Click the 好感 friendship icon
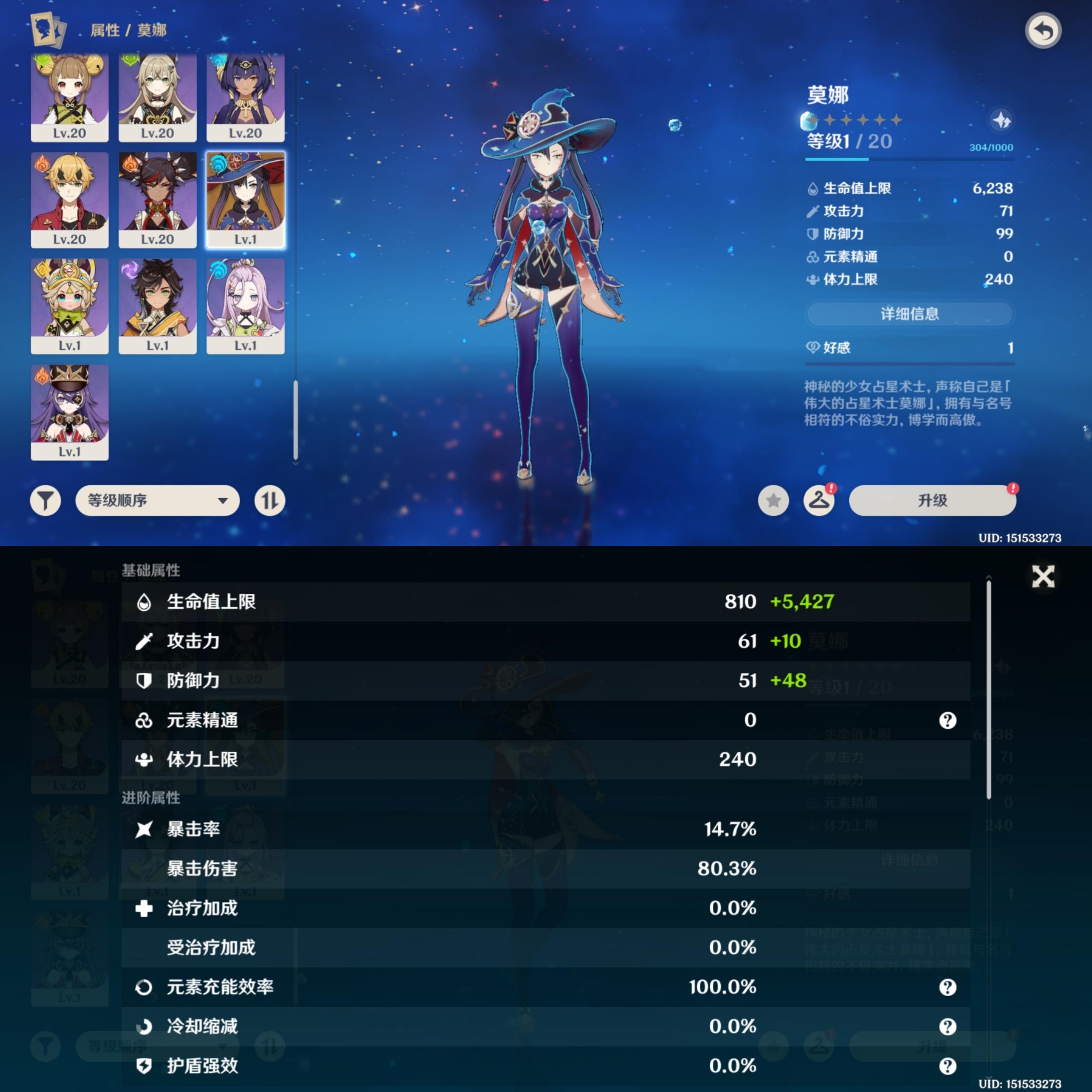Viewport: 1092px width, 1092px height. (814, 348)
